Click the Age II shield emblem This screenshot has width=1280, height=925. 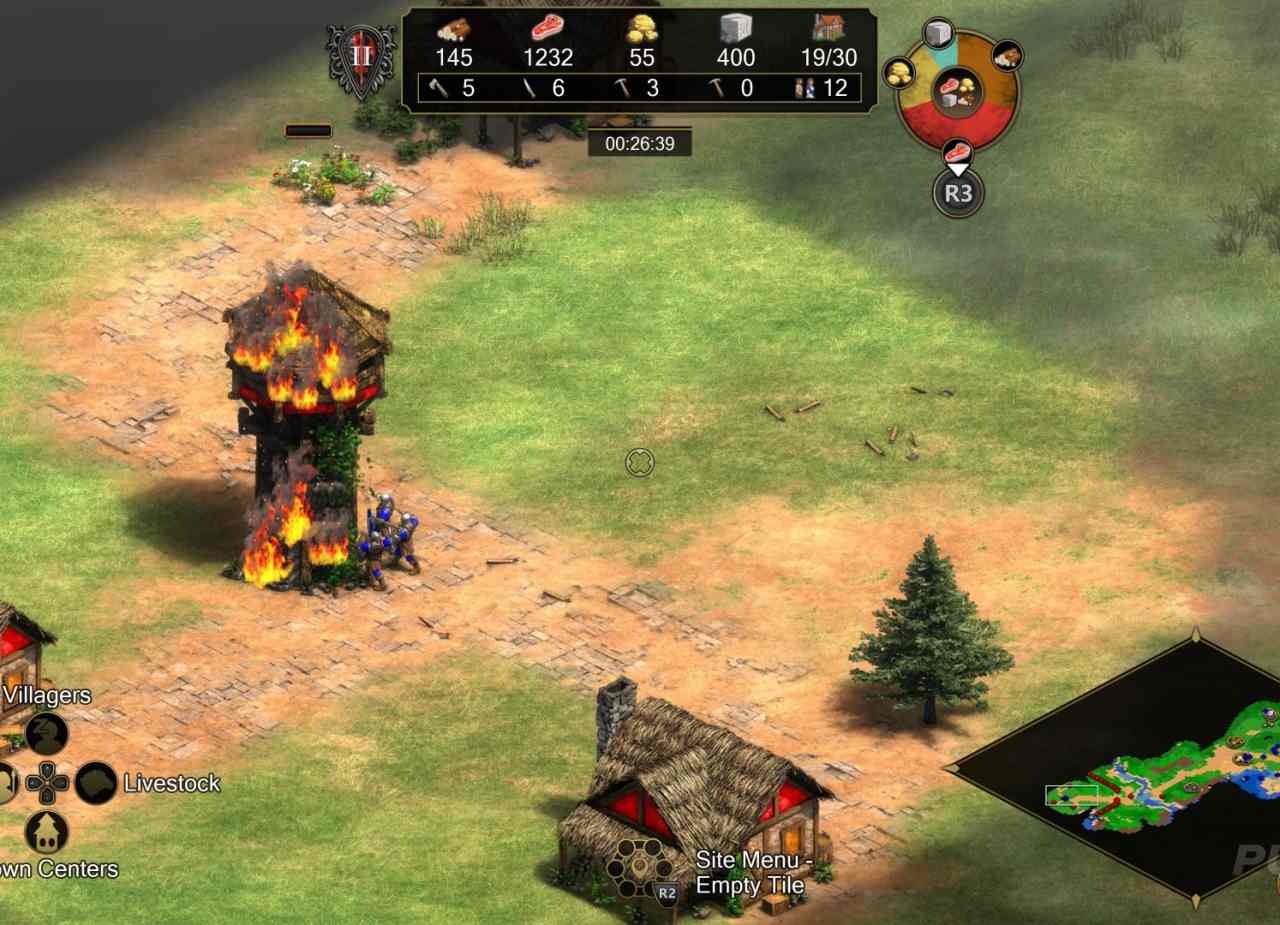pyautogui.click(x=361, y=58)
